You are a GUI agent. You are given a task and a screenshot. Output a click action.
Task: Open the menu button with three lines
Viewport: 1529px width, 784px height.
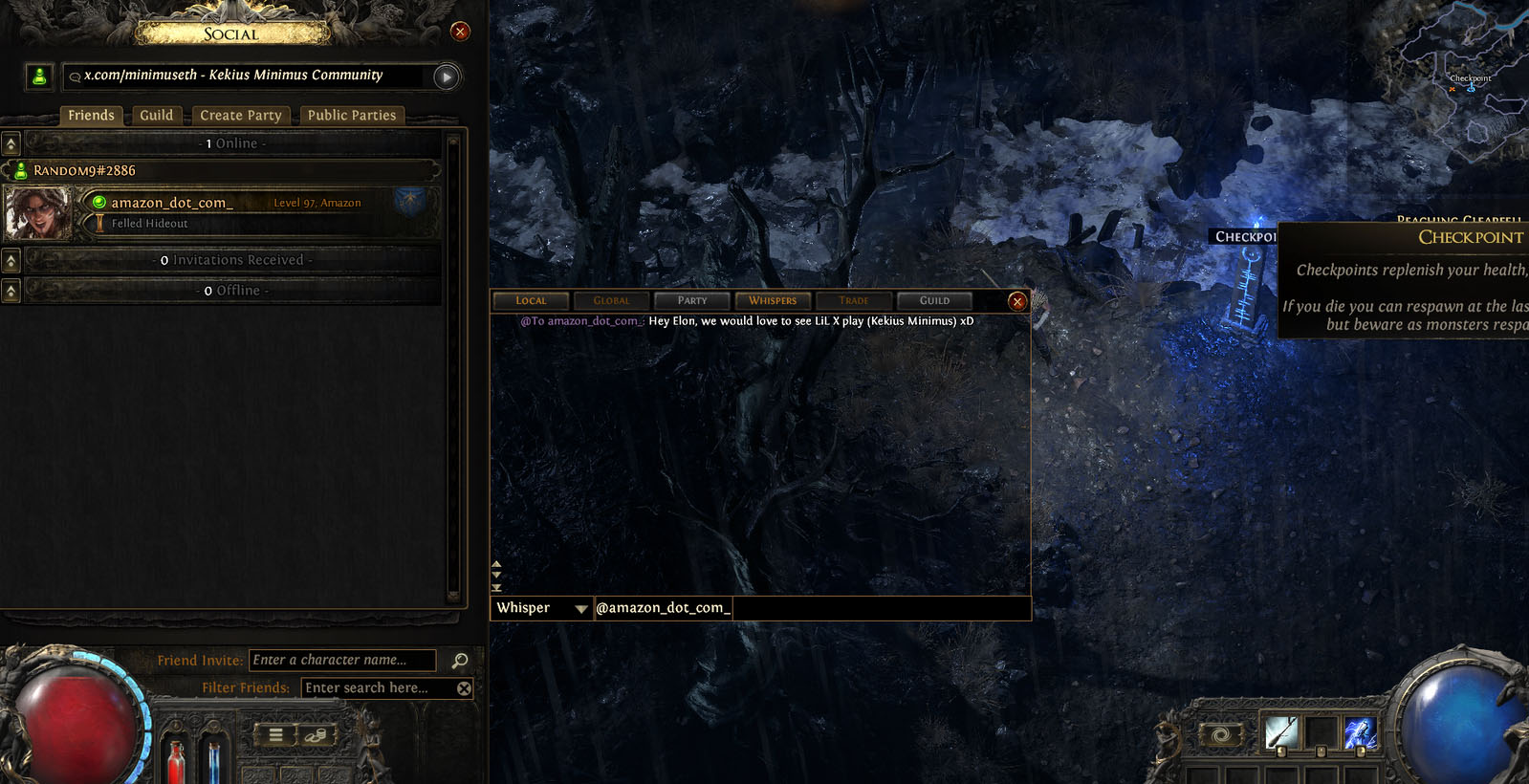pyautogui.click(x=275, y=735)
